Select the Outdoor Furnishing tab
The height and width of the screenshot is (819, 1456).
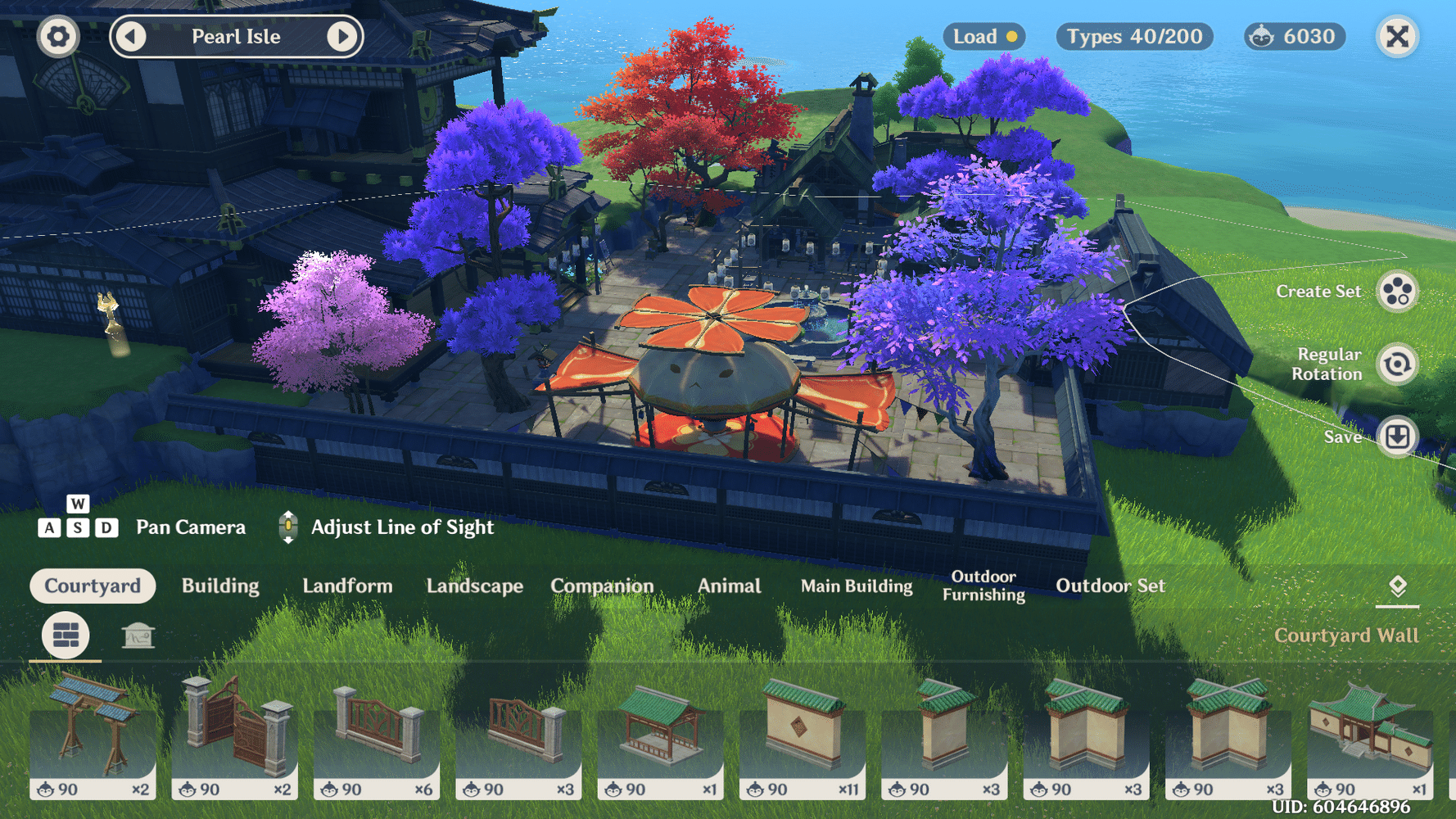[x=983, y=586]
